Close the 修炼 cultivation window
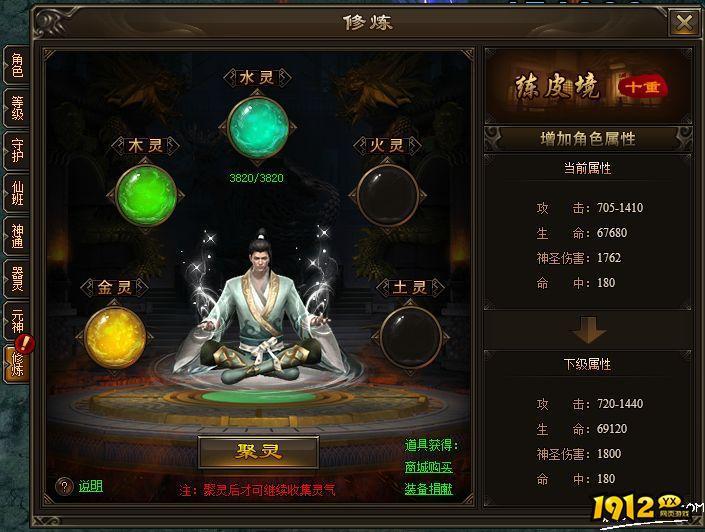 pos(684,22)
